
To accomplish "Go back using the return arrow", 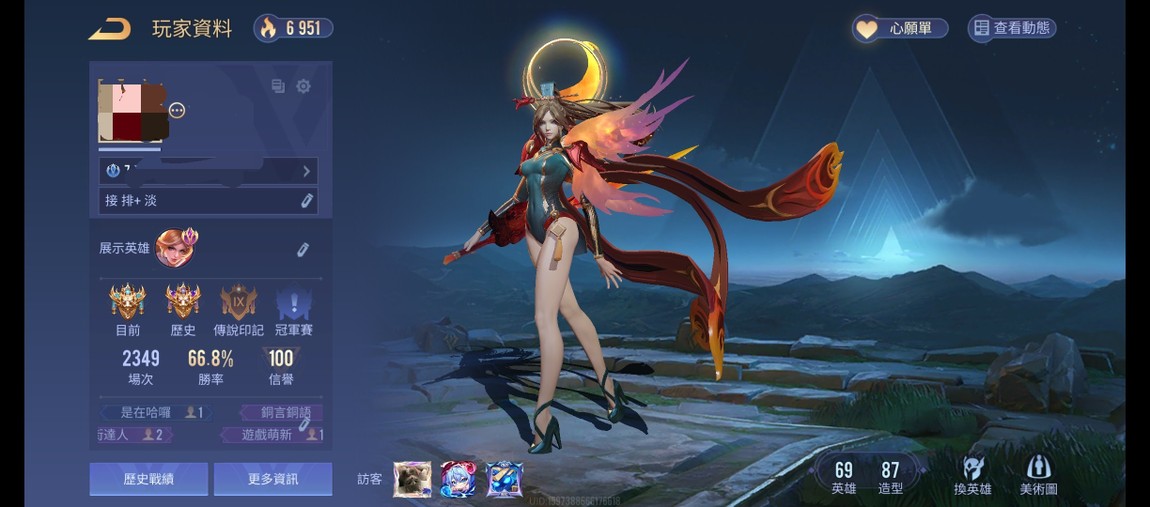I will (x=109, y=29).
